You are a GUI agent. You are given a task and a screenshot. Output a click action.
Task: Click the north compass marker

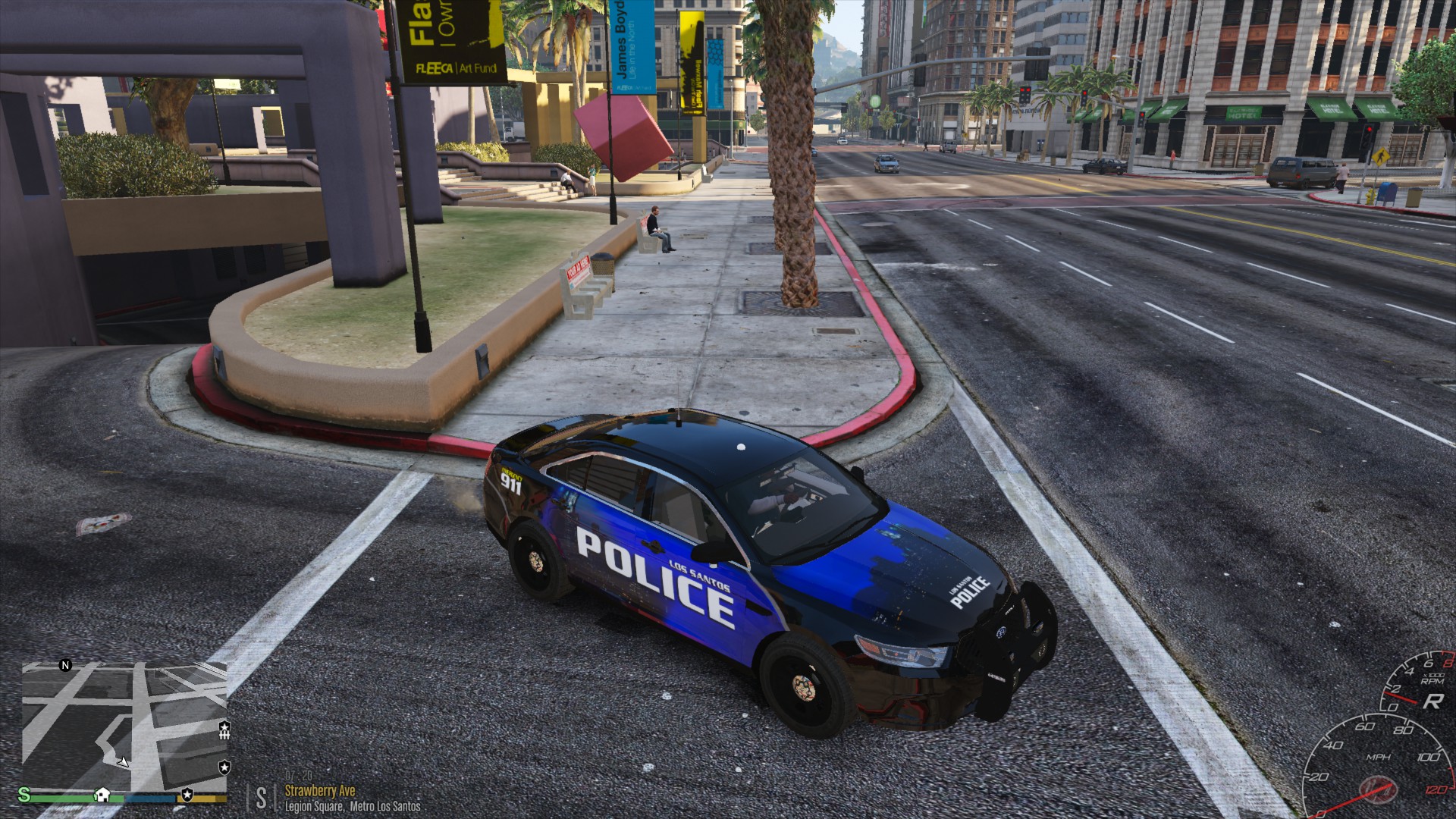(x=65, y=665)
